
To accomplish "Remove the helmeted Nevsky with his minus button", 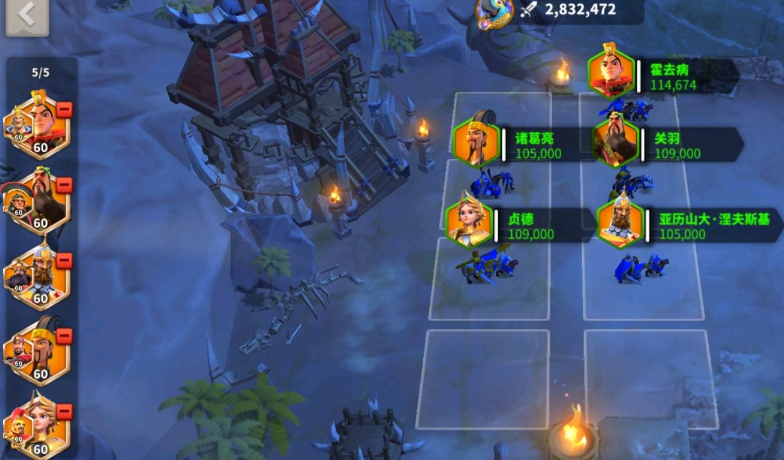I will coord(64,261).
